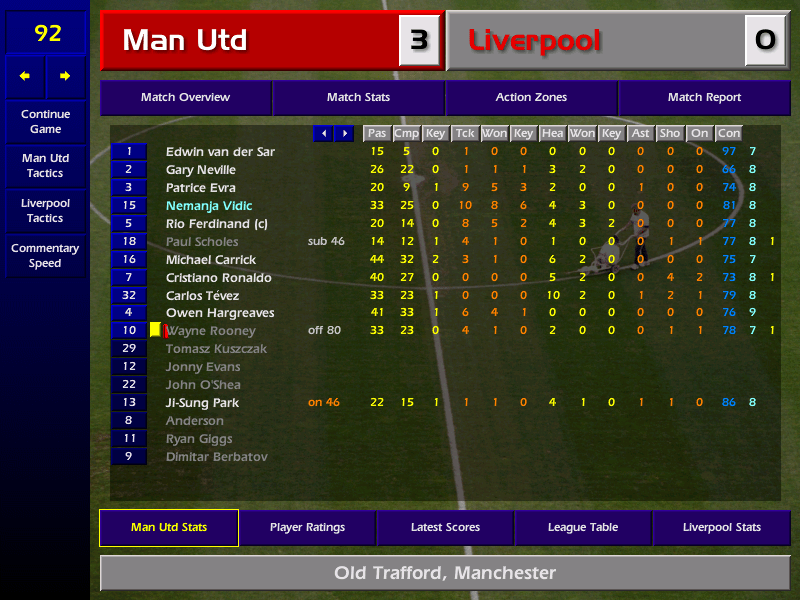Show the Action Zones tab
Image resolution: width=800 pixels, height=600 pixels.
[531, 98]
